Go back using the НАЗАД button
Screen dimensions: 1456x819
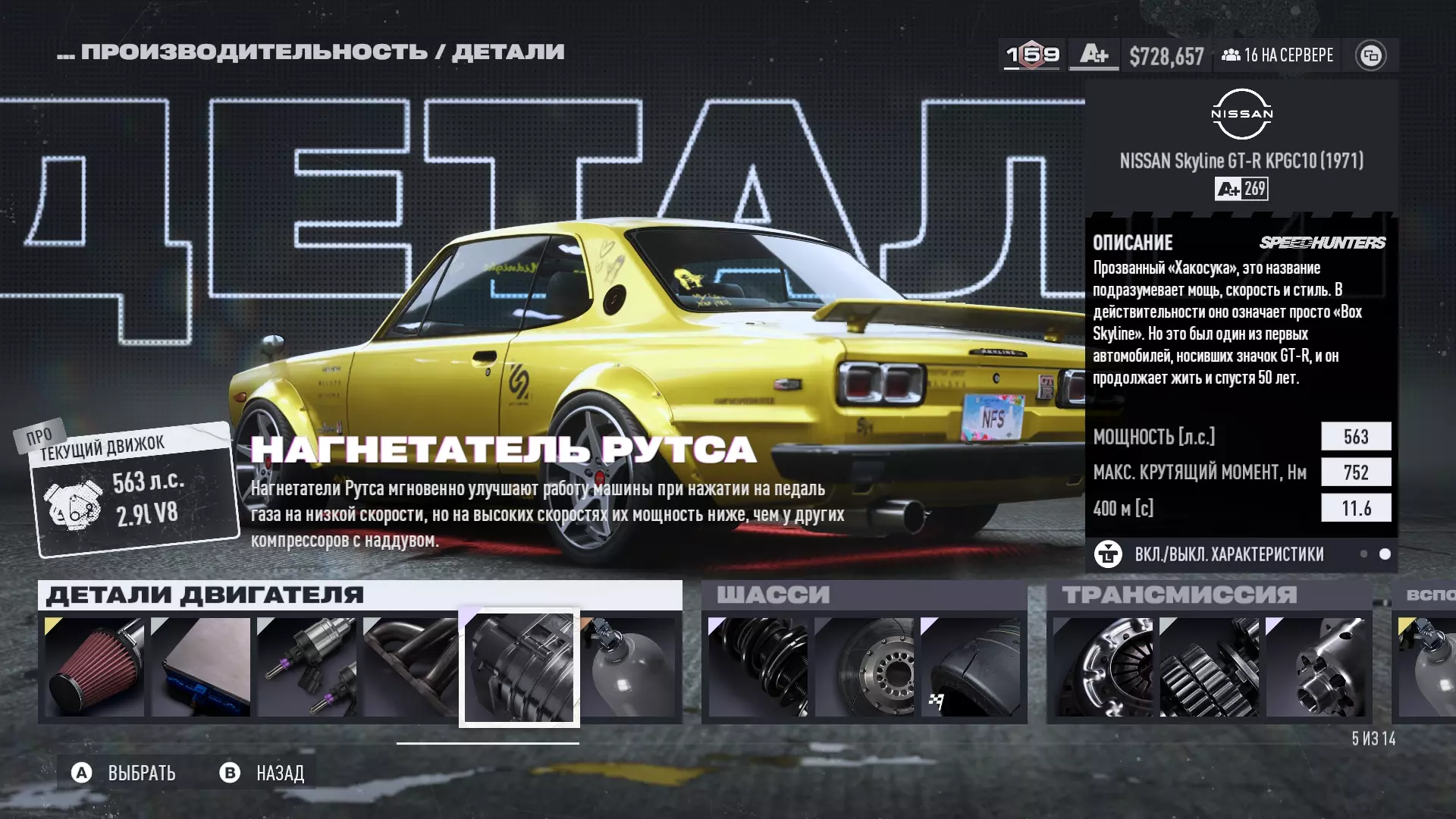click(x=263, y=773)
